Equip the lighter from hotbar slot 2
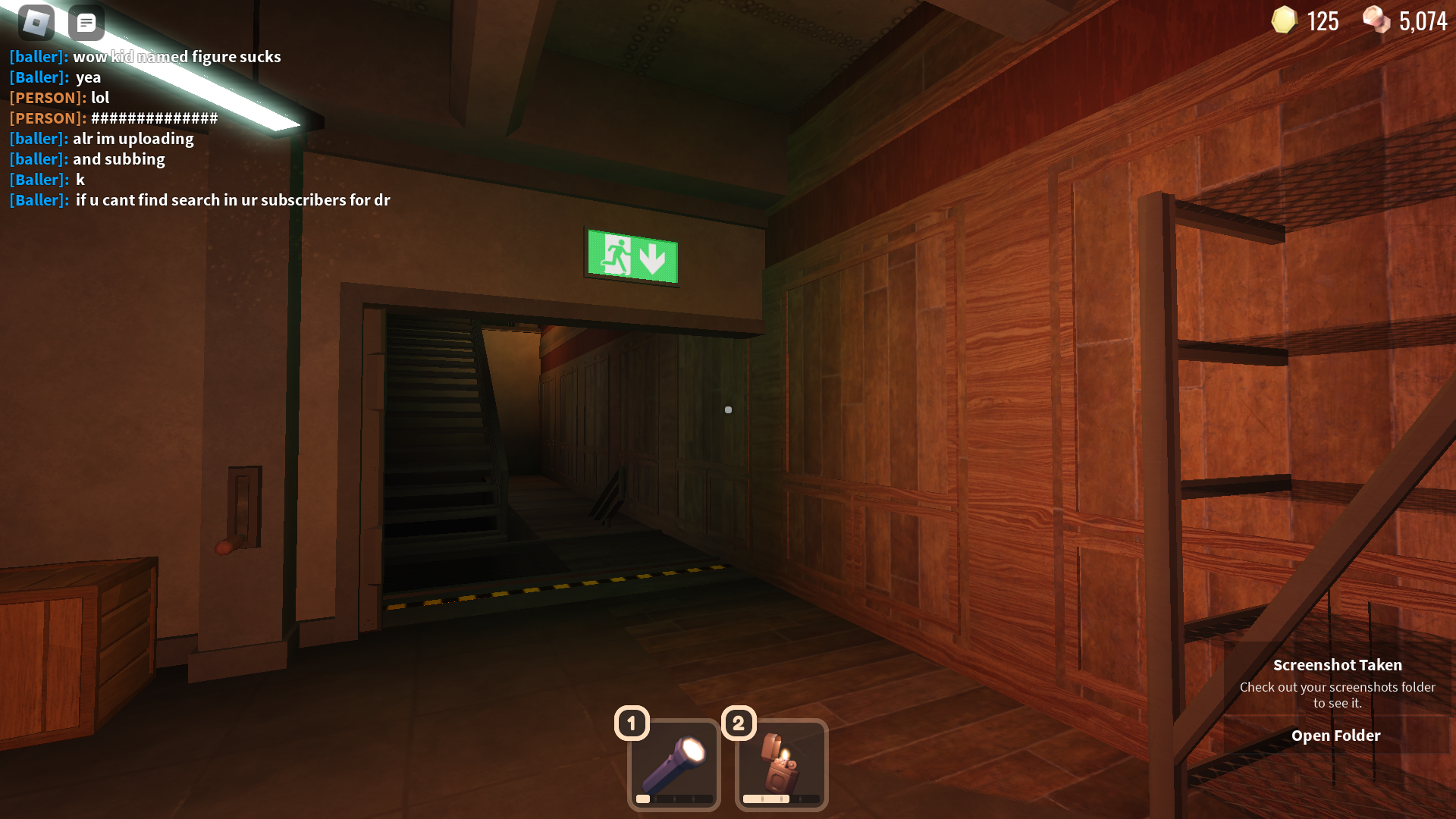 780,764
